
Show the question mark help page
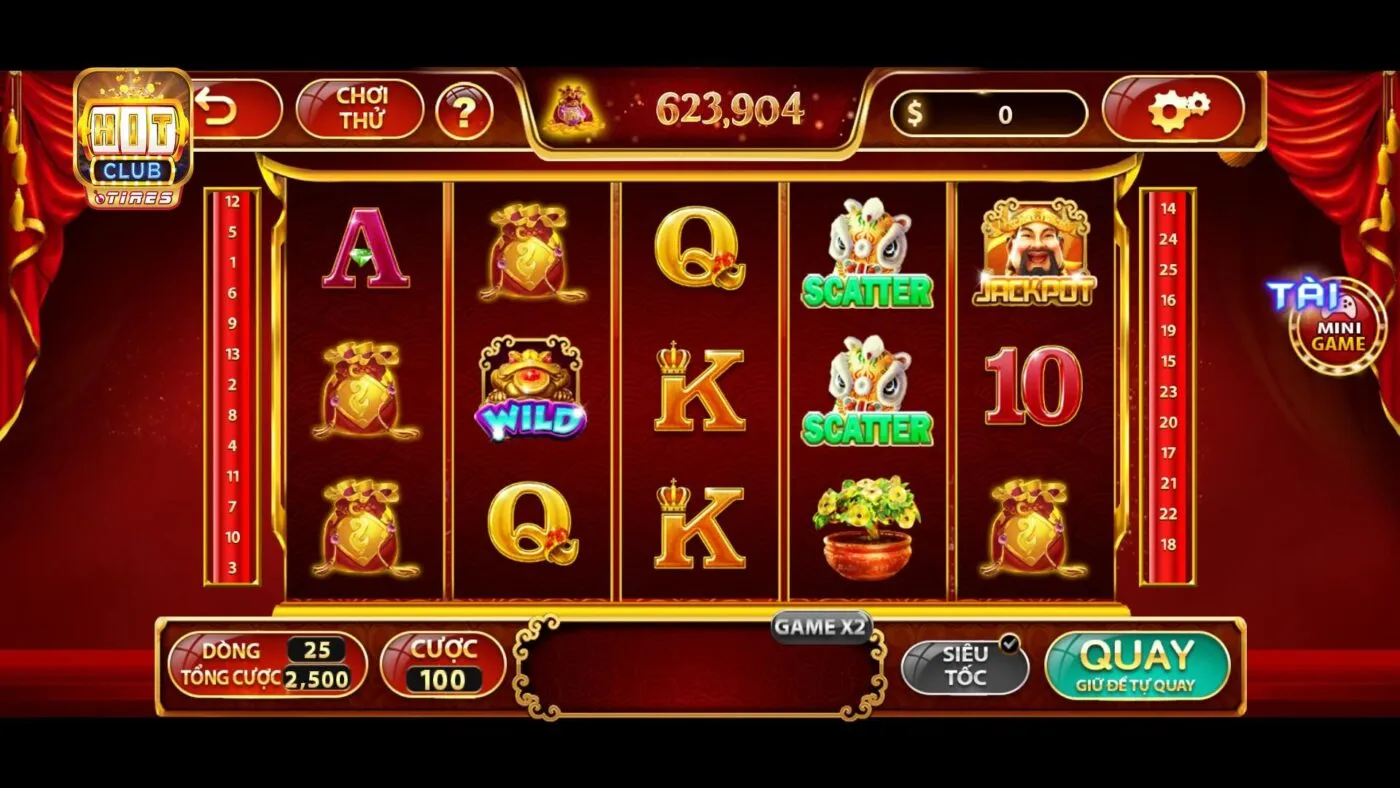click(x=464, y=111)
